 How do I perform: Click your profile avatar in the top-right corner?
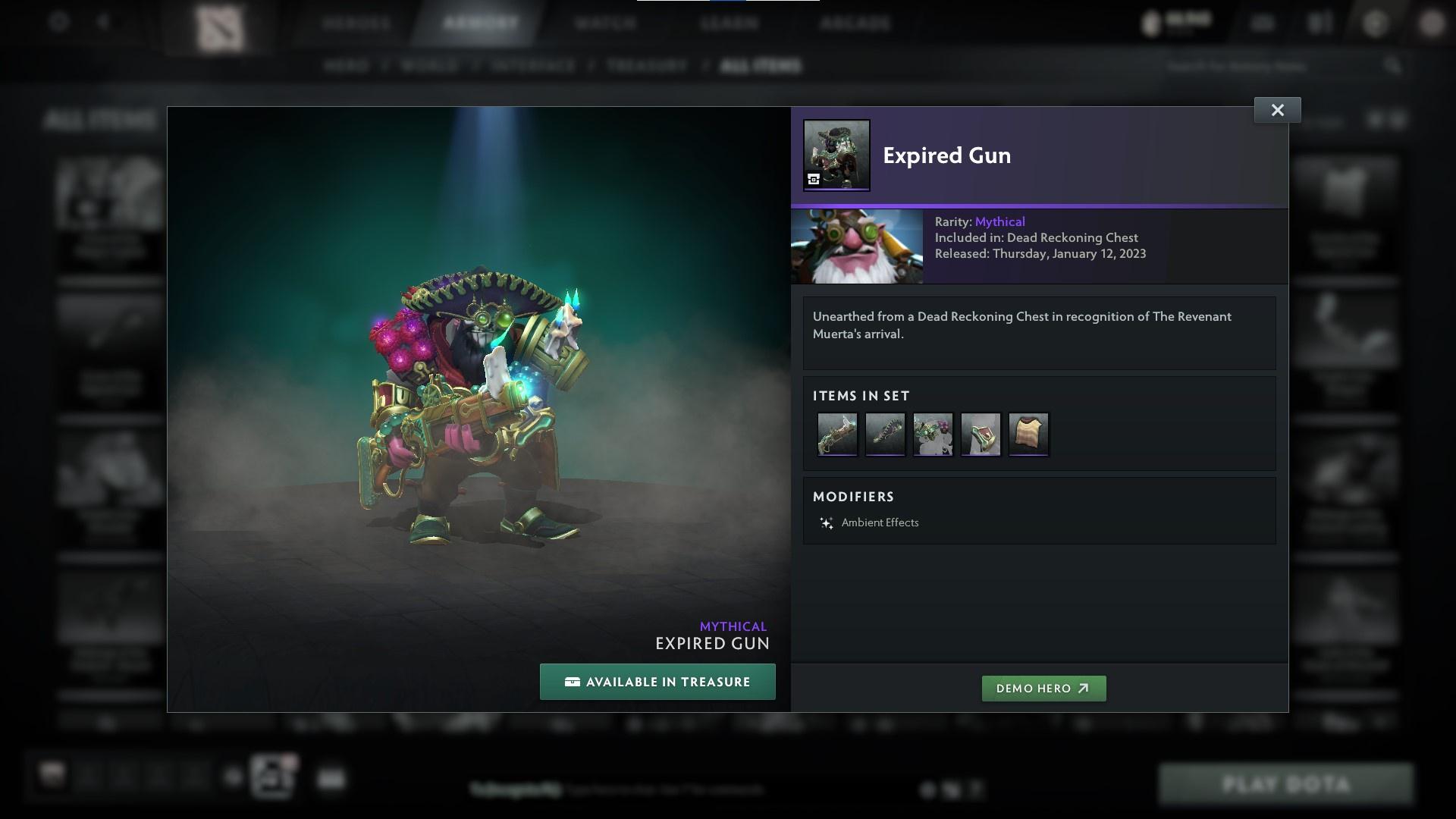[x=1432, y=23]
